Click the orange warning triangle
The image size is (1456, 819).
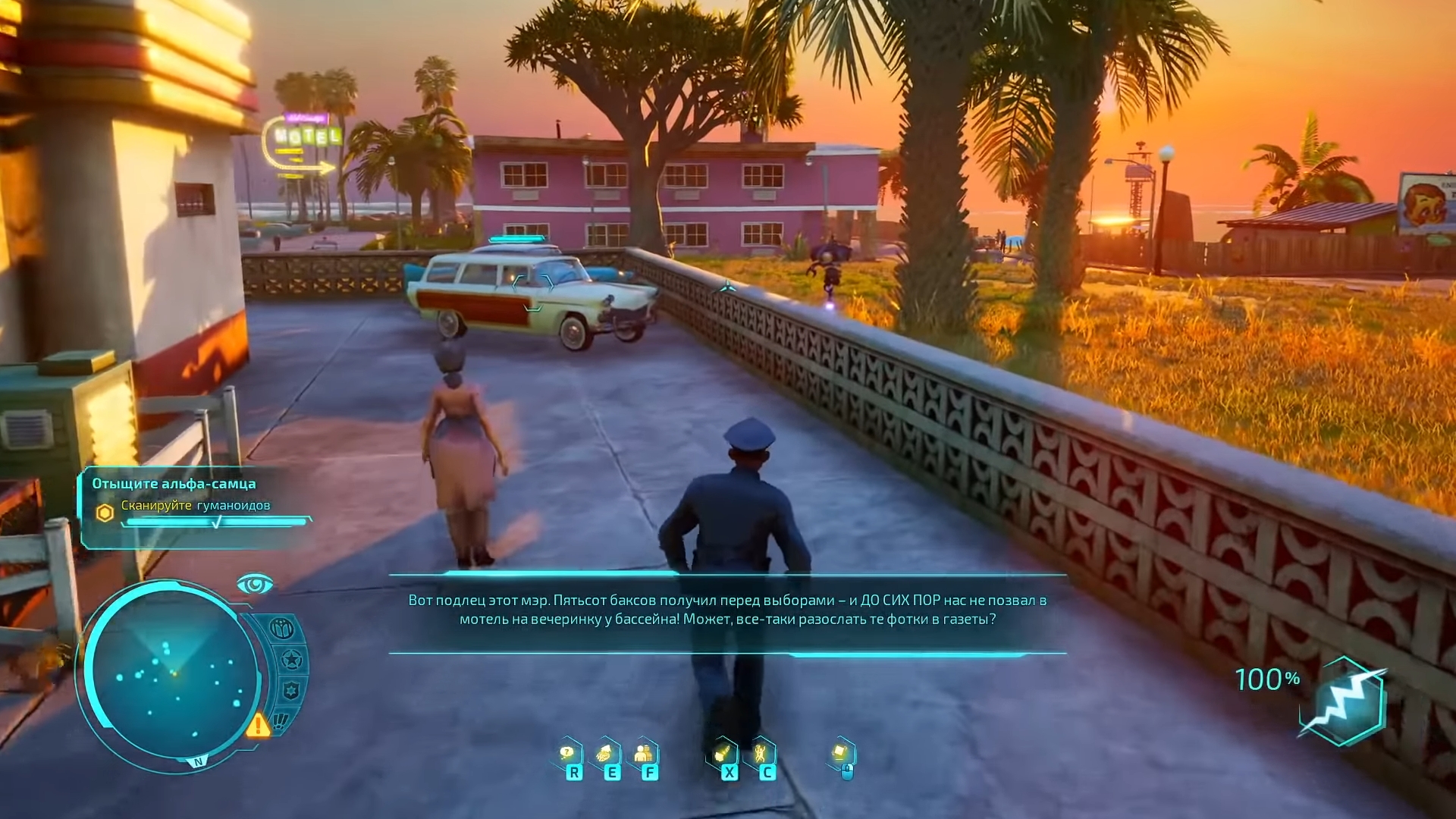coord(257,725)
